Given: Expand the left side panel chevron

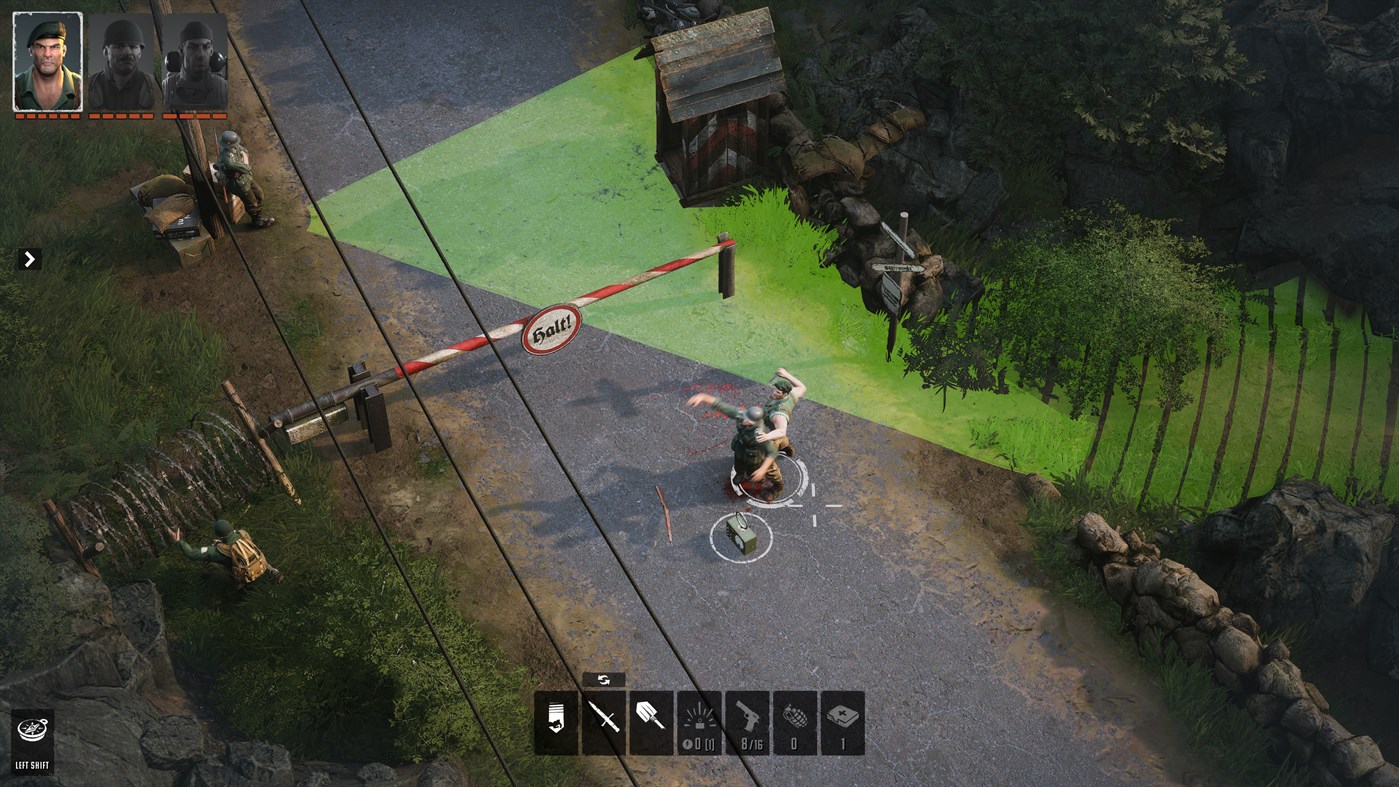Looking at the screenshot, I should [29, 259].
